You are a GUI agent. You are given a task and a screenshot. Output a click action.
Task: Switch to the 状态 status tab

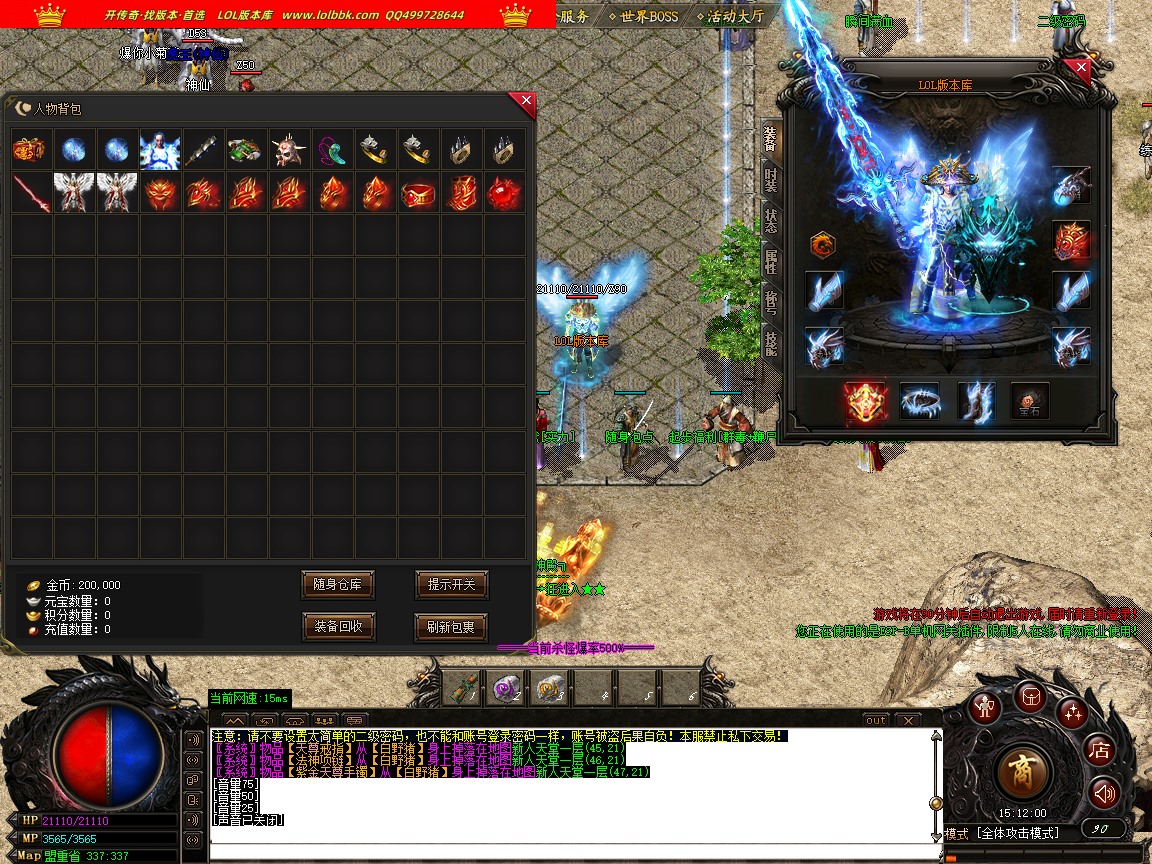[x=770, y=221]
